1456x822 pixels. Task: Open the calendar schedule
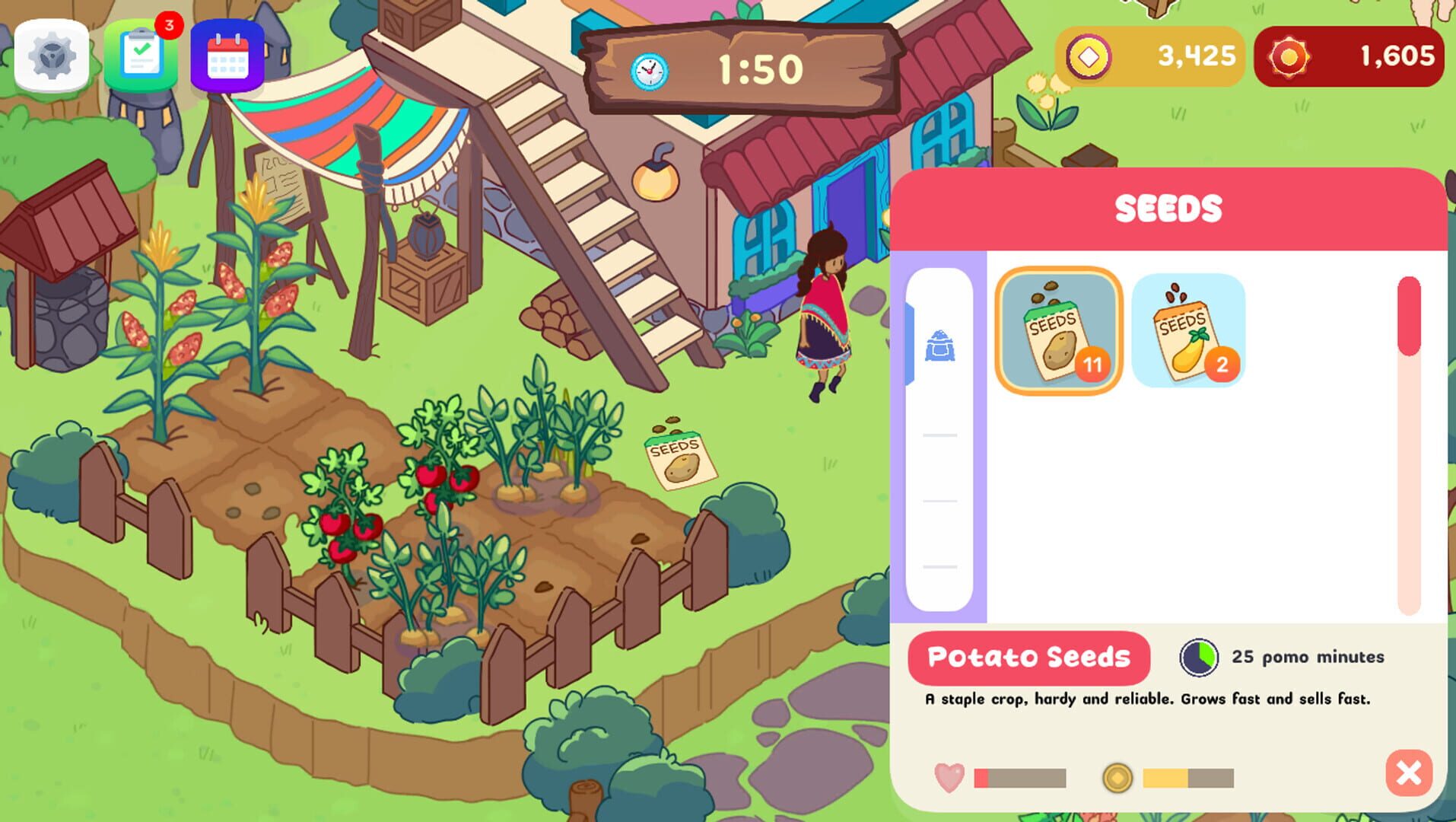click(x=228, y=55)
